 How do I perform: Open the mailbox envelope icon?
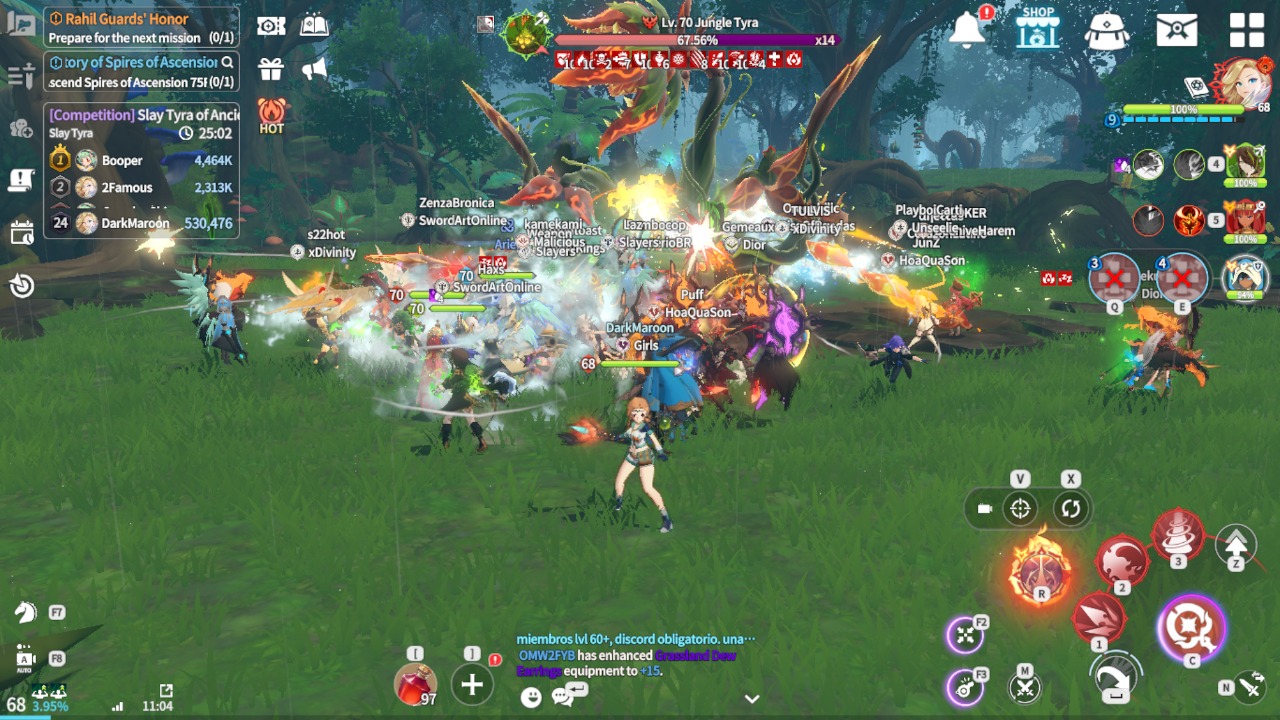(x=1177, y=30)
